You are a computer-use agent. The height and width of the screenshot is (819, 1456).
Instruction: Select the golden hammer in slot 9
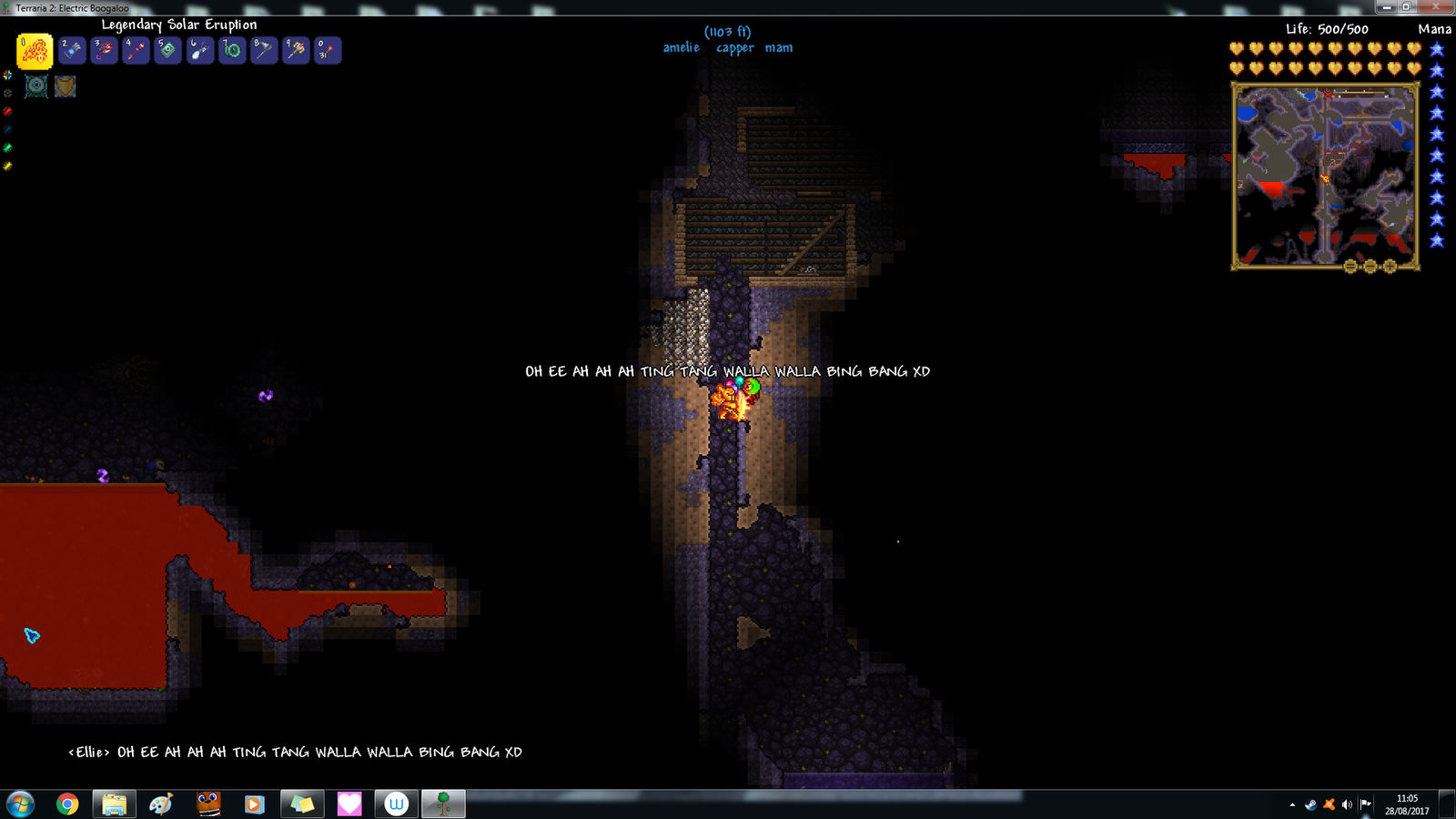click(x=296, y=50)
